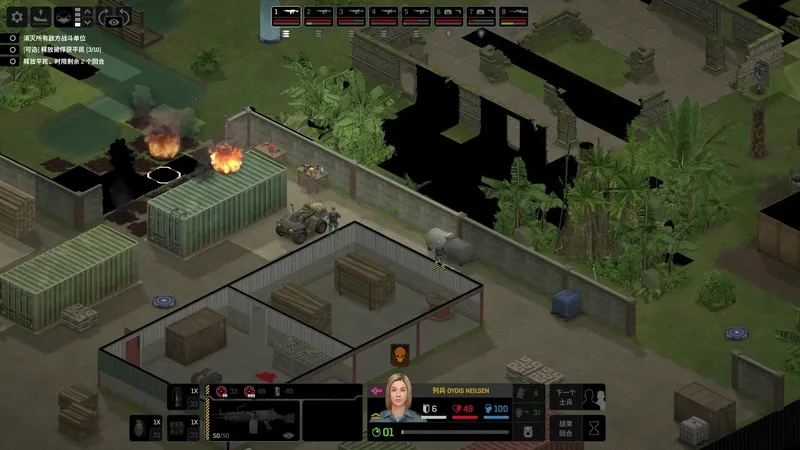The image size is (800, 450).
Task: Select soldier 3 from squad bar
Action: click(x=351, y=15)
